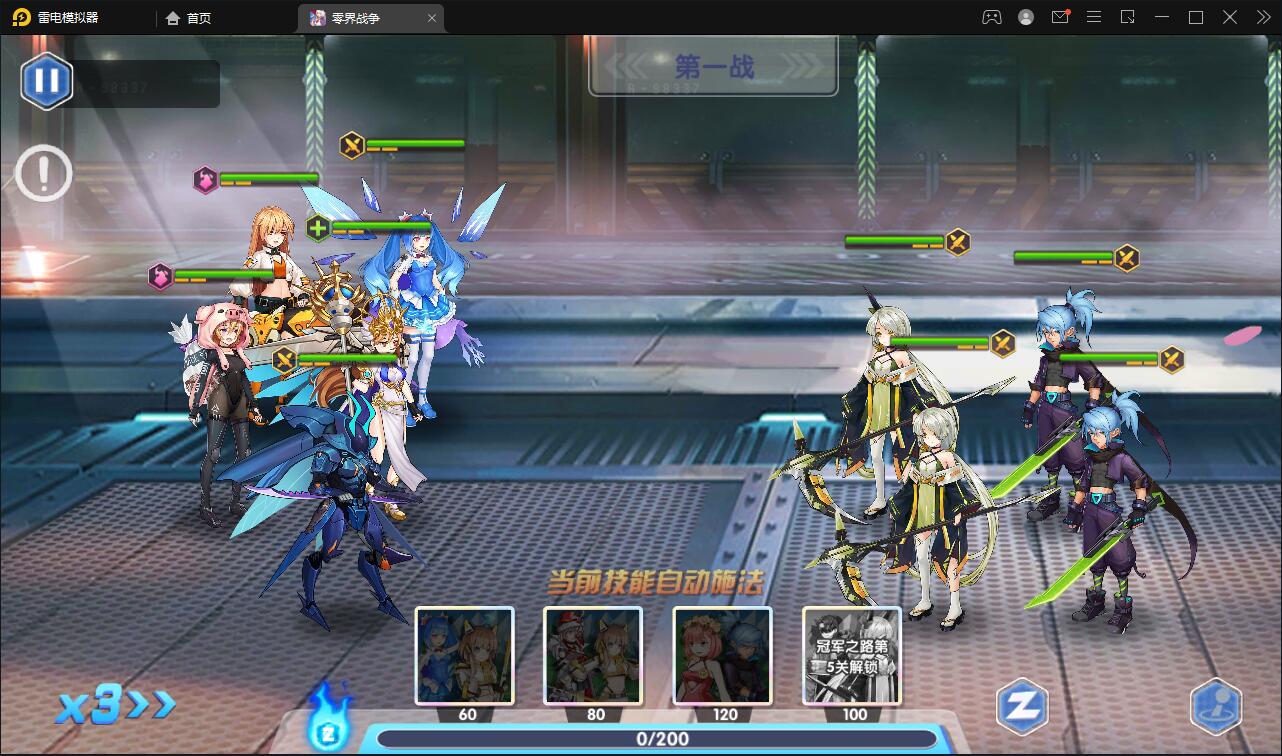Close the 零界战争 emulator tab
The width and height of the screenshot is (1282, 756).
[432, 18]
